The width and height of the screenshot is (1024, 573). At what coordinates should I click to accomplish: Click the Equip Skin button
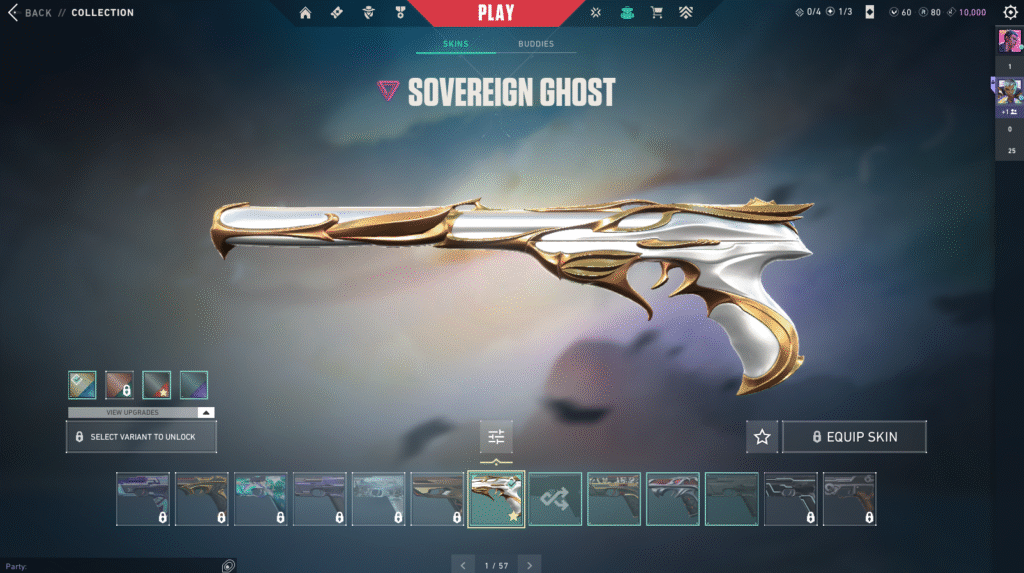coord(854,437)
